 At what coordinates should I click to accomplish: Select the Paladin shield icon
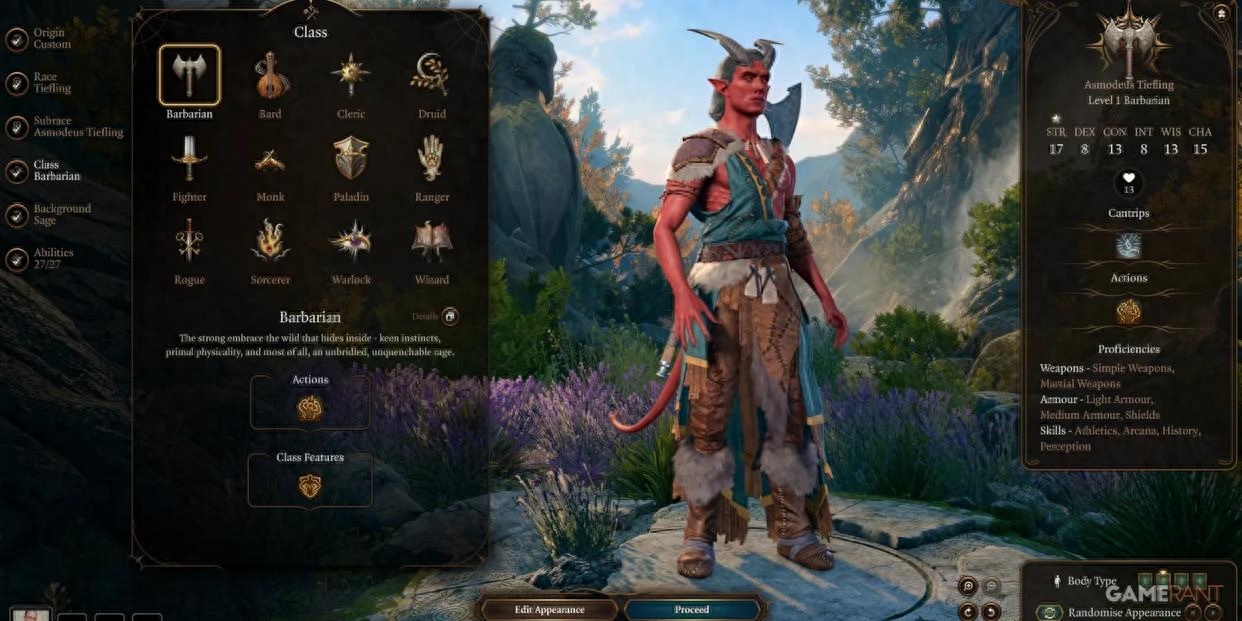[351, 159]
